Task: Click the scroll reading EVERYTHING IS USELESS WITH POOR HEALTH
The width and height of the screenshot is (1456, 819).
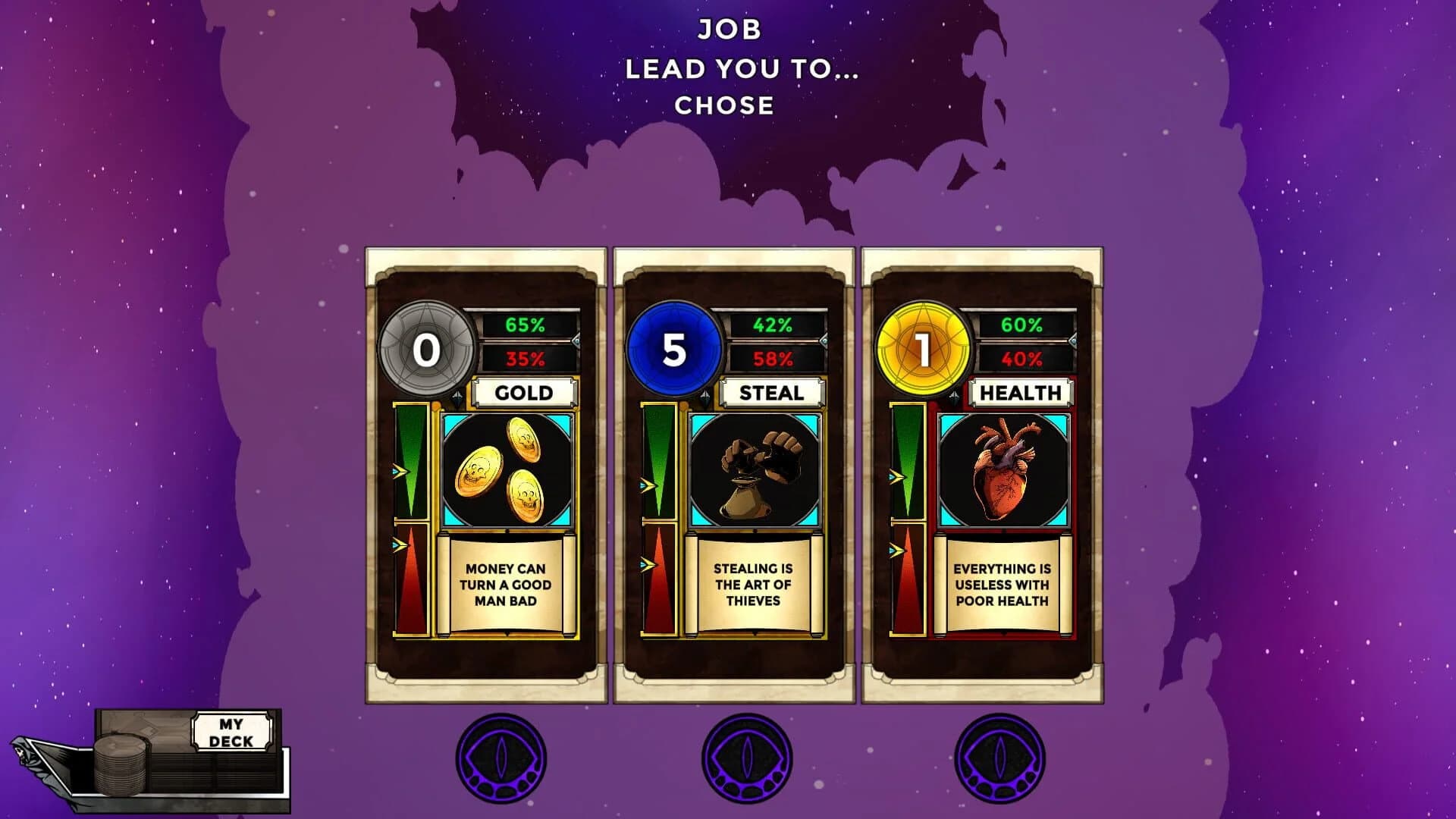Action: [1001, 585]
